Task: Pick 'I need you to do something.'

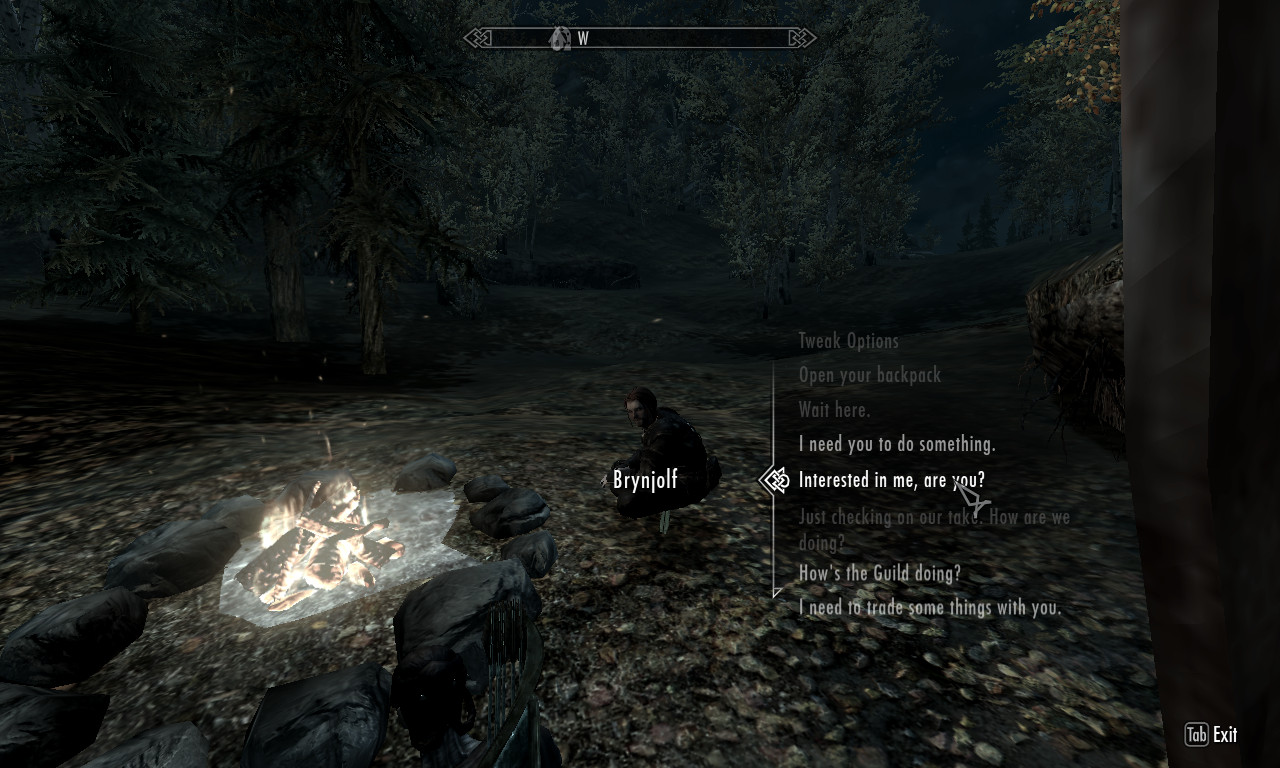Action: (896, 443)
